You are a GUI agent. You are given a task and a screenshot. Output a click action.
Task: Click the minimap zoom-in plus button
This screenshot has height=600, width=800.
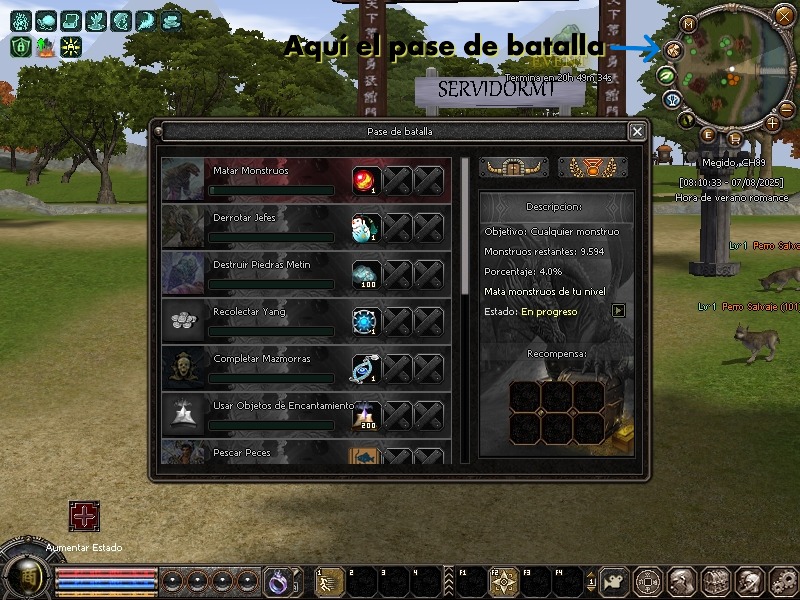click(x=772, y=123)
